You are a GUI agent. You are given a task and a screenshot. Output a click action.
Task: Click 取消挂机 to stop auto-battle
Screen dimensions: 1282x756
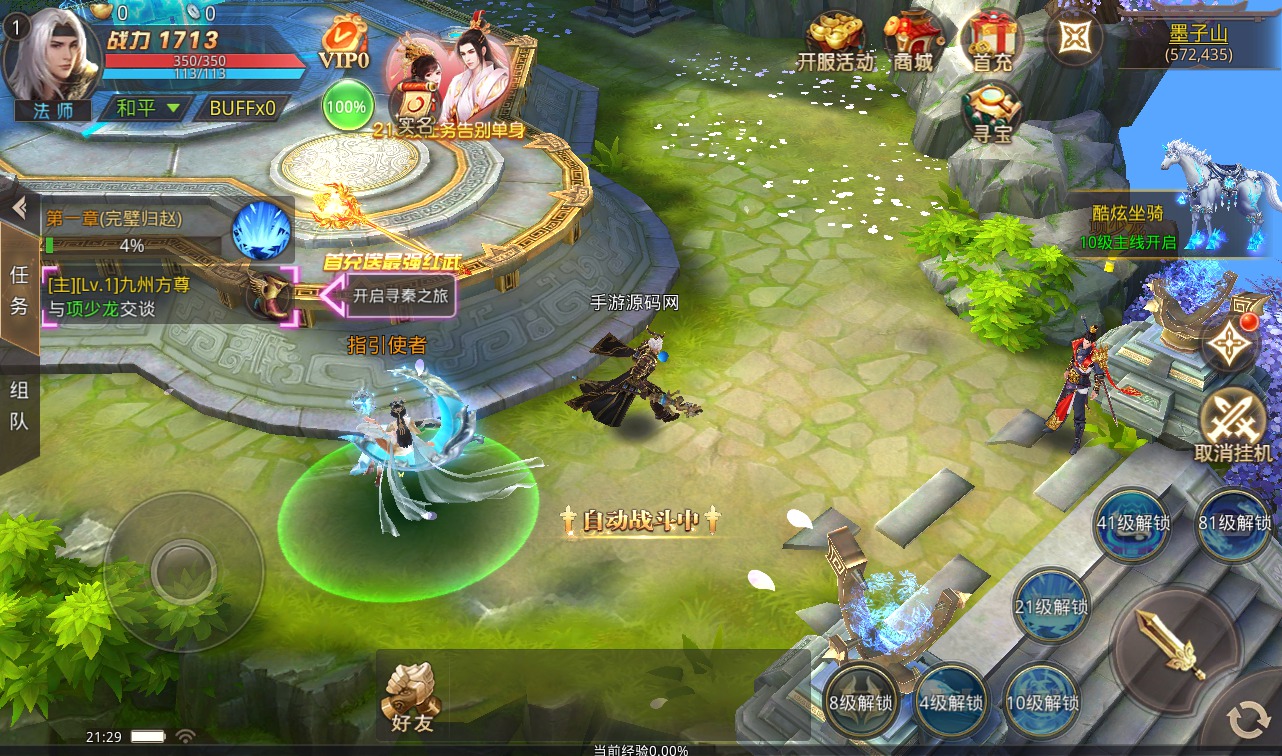pyautogui.click(x=1233, y=422)
